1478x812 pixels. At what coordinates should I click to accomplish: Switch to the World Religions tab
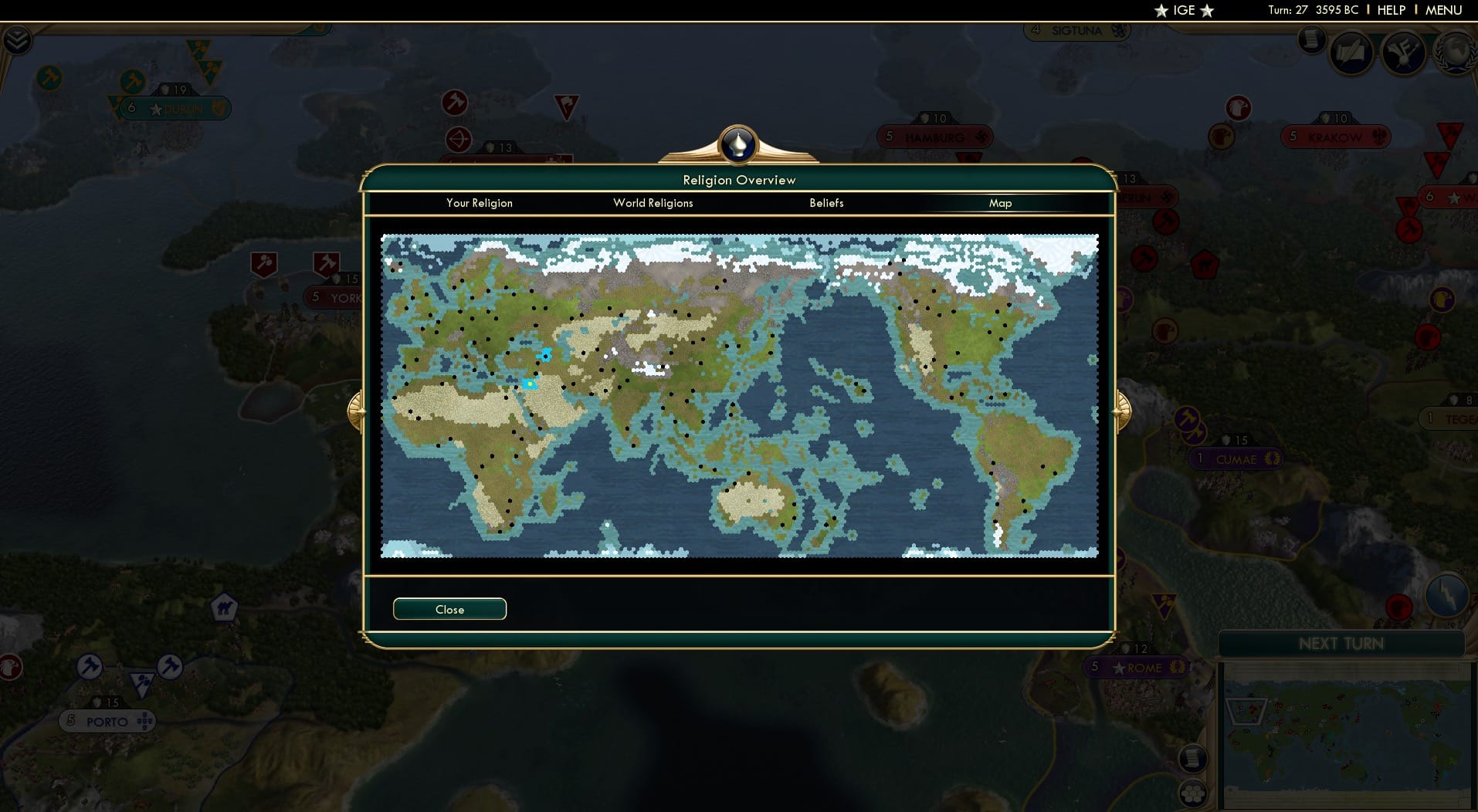tap(653, 203)
